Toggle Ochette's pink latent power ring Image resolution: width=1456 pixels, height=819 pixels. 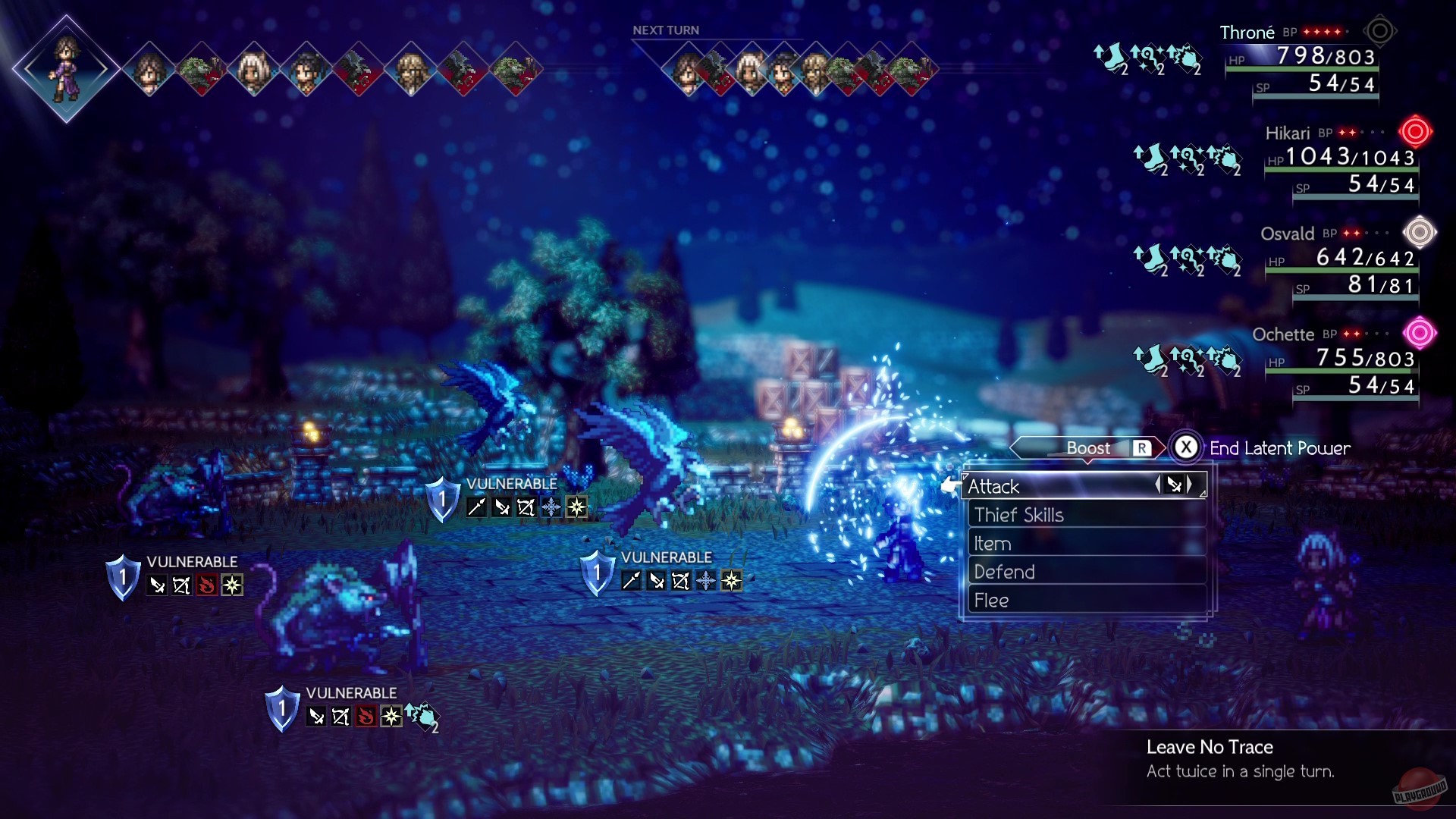tap(1418, 331)
